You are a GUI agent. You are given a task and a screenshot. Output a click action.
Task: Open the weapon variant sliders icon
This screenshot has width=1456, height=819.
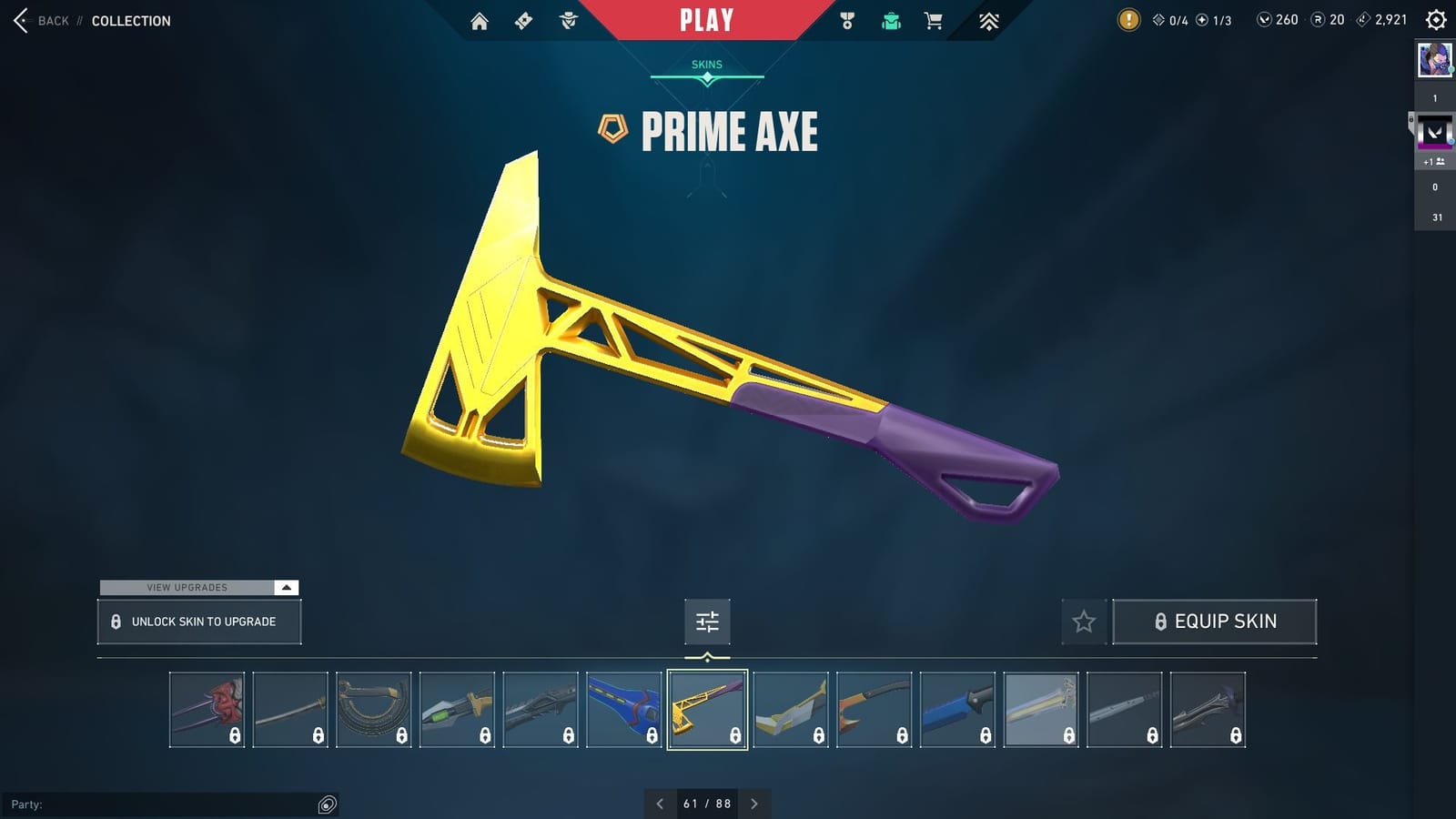click(x=707, y=622)
